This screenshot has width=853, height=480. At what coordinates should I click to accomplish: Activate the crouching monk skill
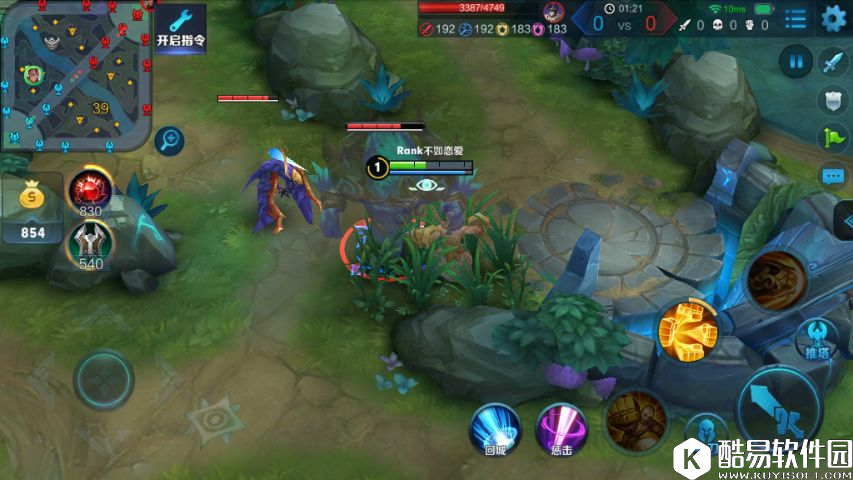pyautogui.click(x=634, y=417)
